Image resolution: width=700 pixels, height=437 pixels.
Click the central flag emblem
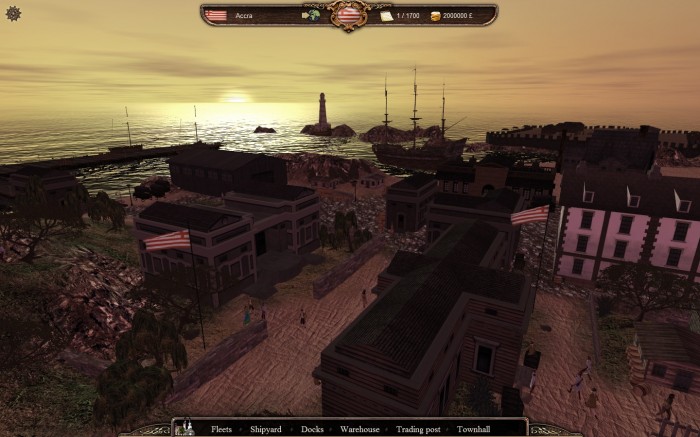pyautogui.click(x=349, y=15)
